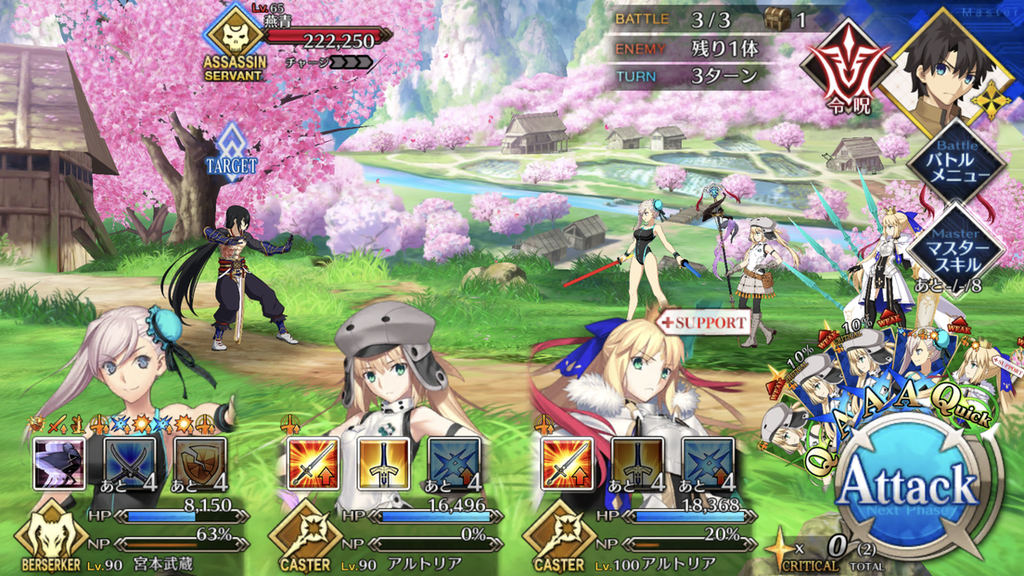Activate Musashi's ready first skill icon
The height and width of the screenshot is (576, 1024).
(59, 464)
